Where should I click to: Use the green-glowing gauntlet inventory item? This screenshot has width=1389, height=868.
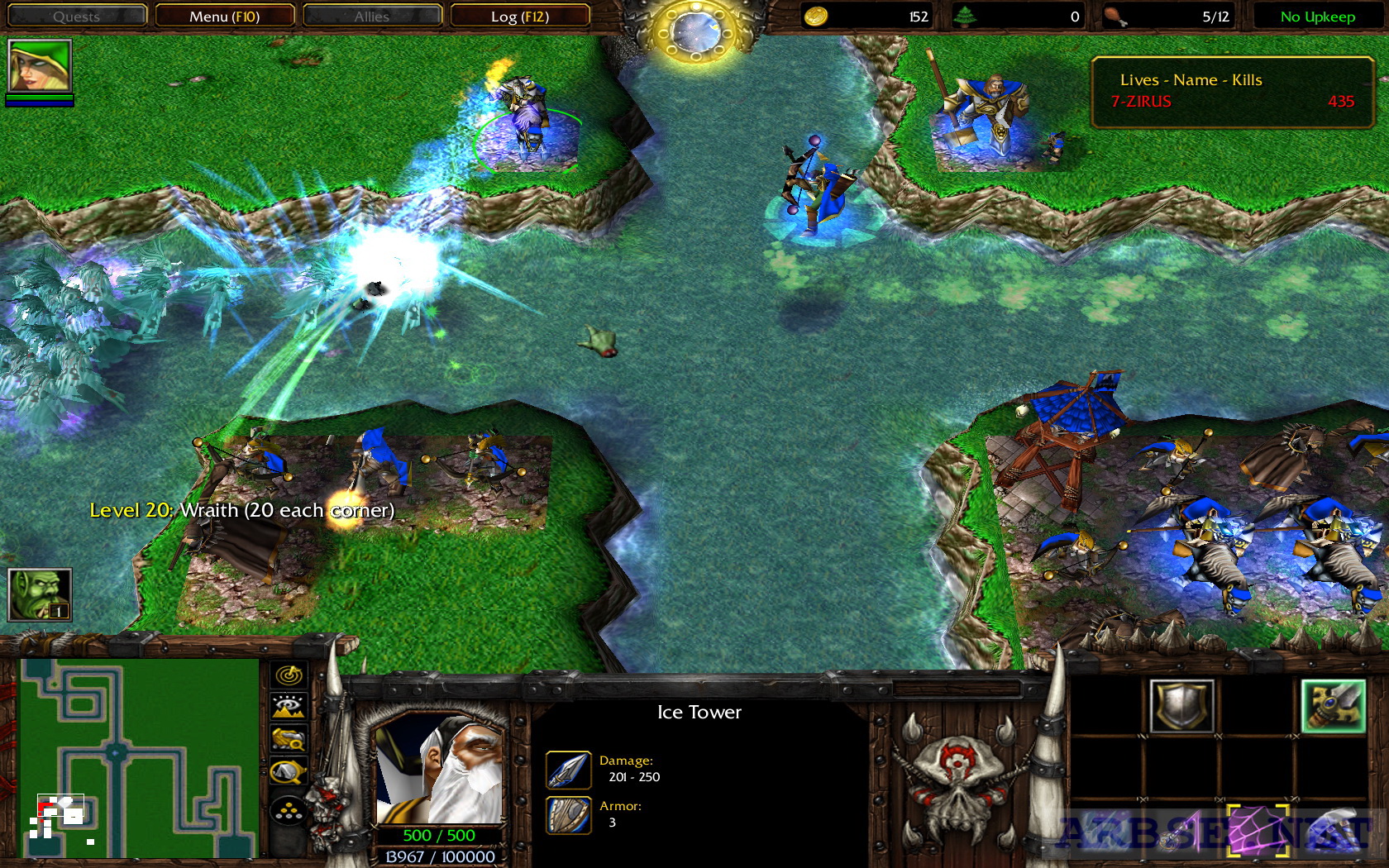[x=1334, y=705]
